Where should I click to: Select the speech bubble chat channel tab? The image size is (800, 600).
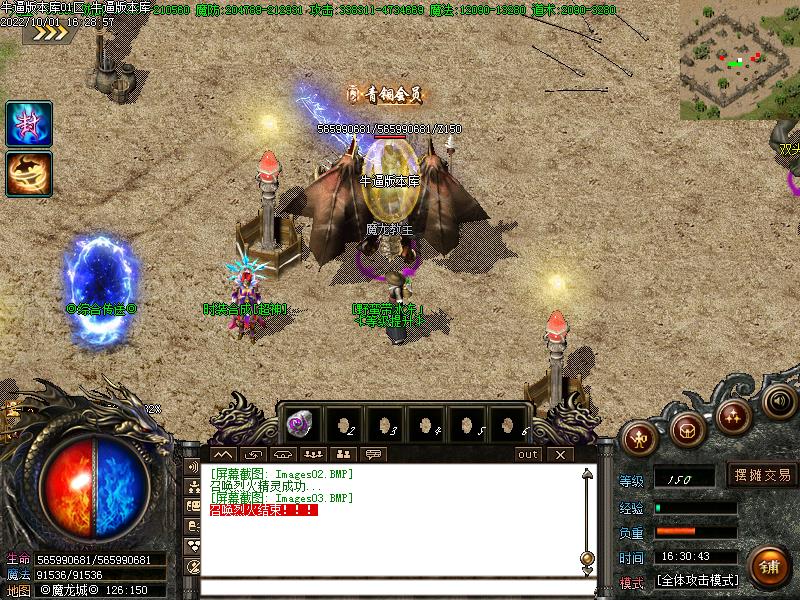tap(375, 454)
